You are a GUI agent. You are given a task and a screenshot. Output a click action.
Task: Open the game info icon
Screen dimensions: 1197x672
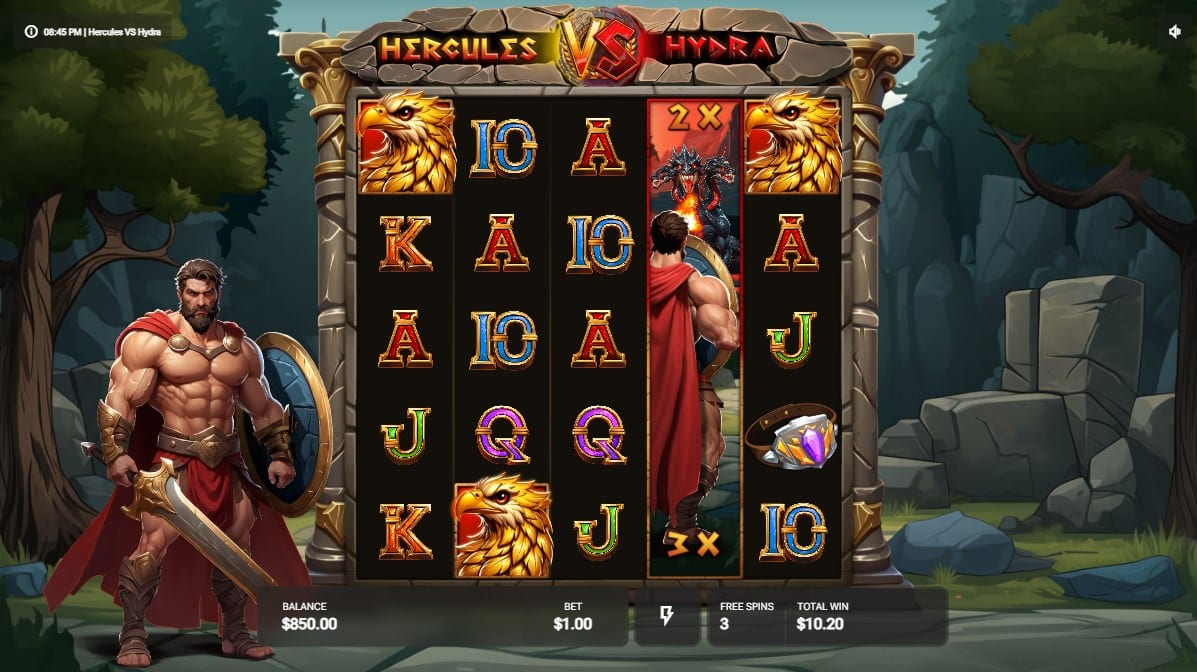point(32,31)
